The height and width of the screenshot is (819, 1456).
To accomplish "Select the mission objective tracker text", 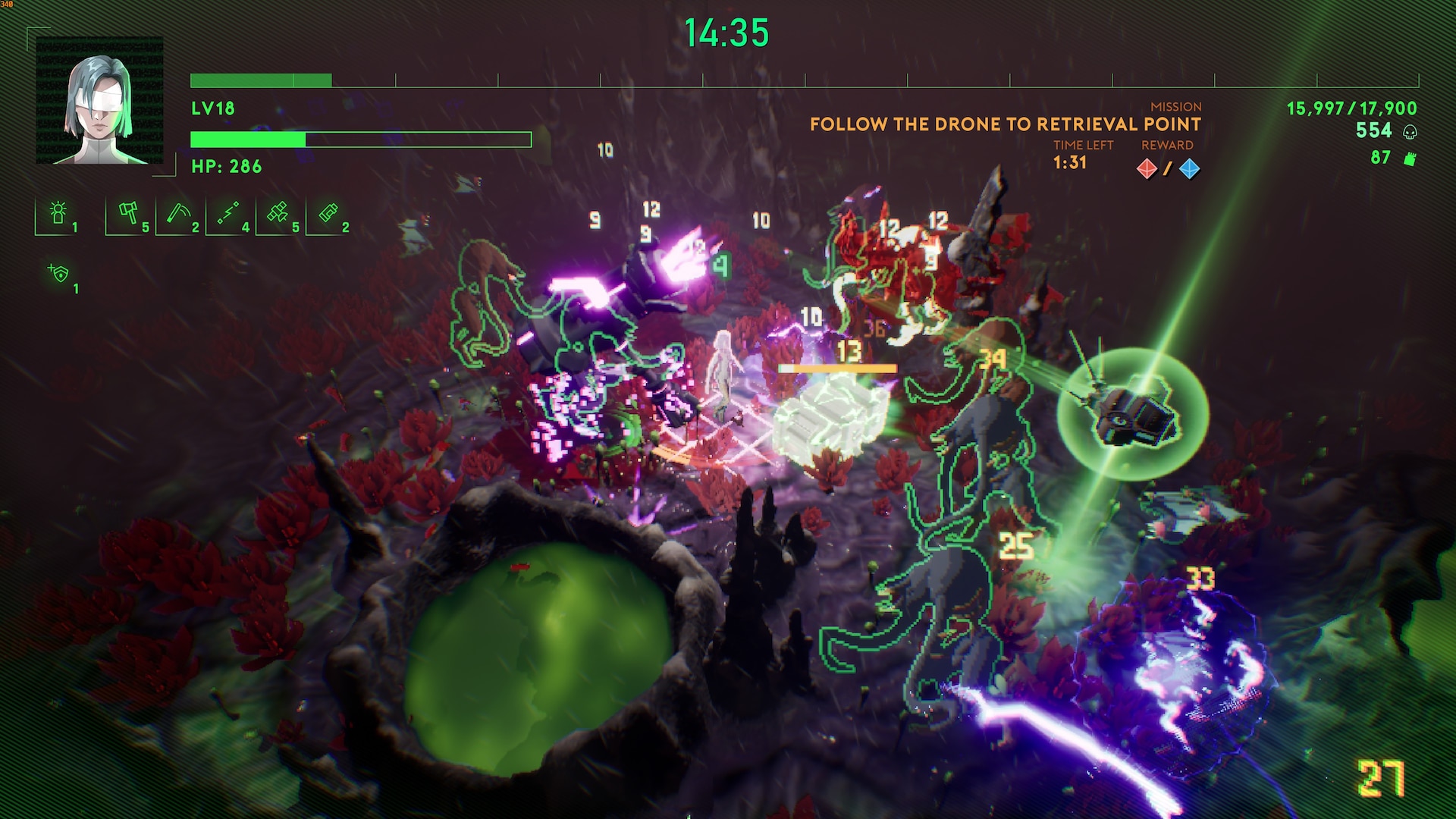I will [1005, 124].
